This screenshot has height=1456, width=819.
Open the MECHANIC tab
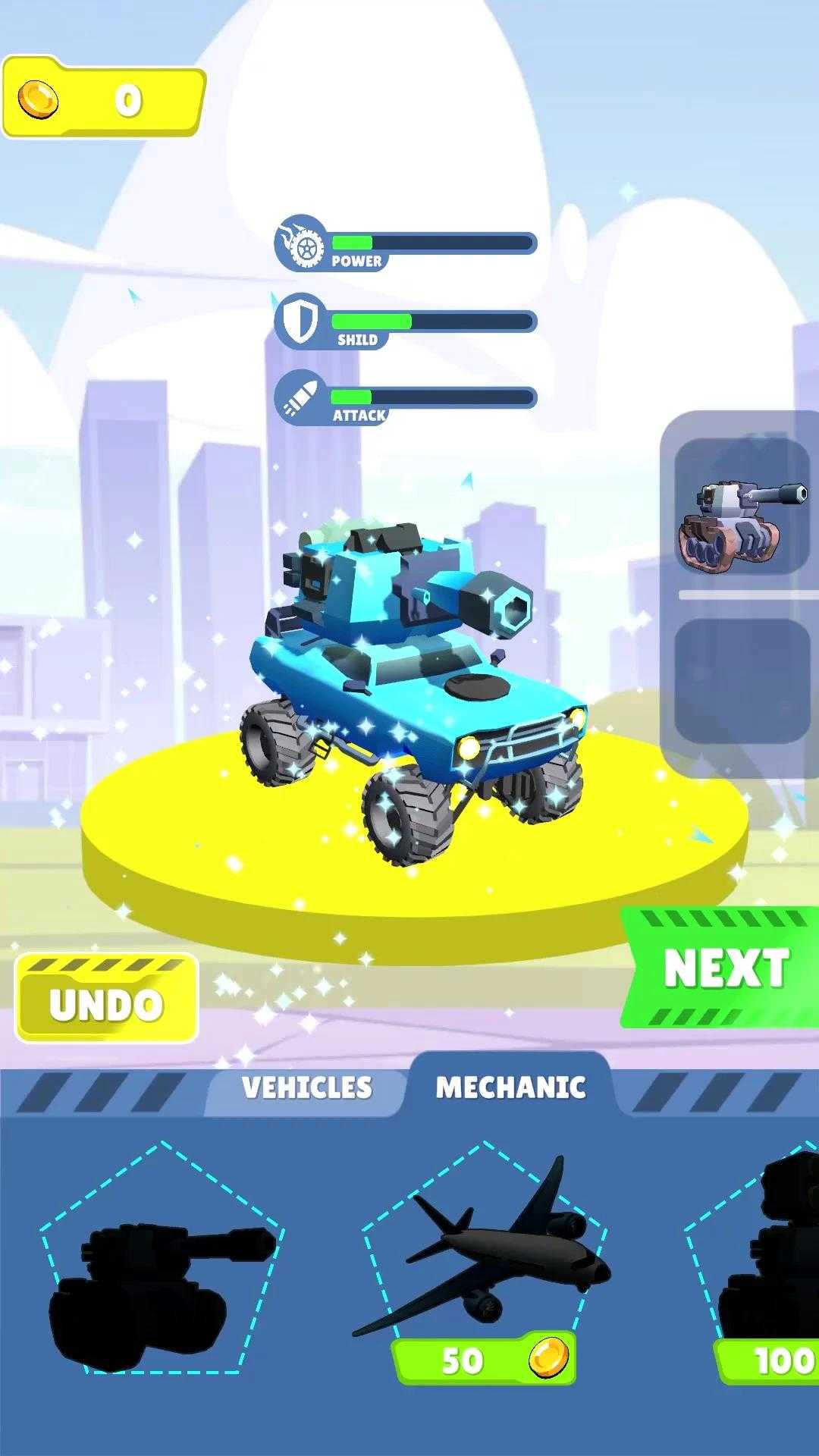[510, 1087]
